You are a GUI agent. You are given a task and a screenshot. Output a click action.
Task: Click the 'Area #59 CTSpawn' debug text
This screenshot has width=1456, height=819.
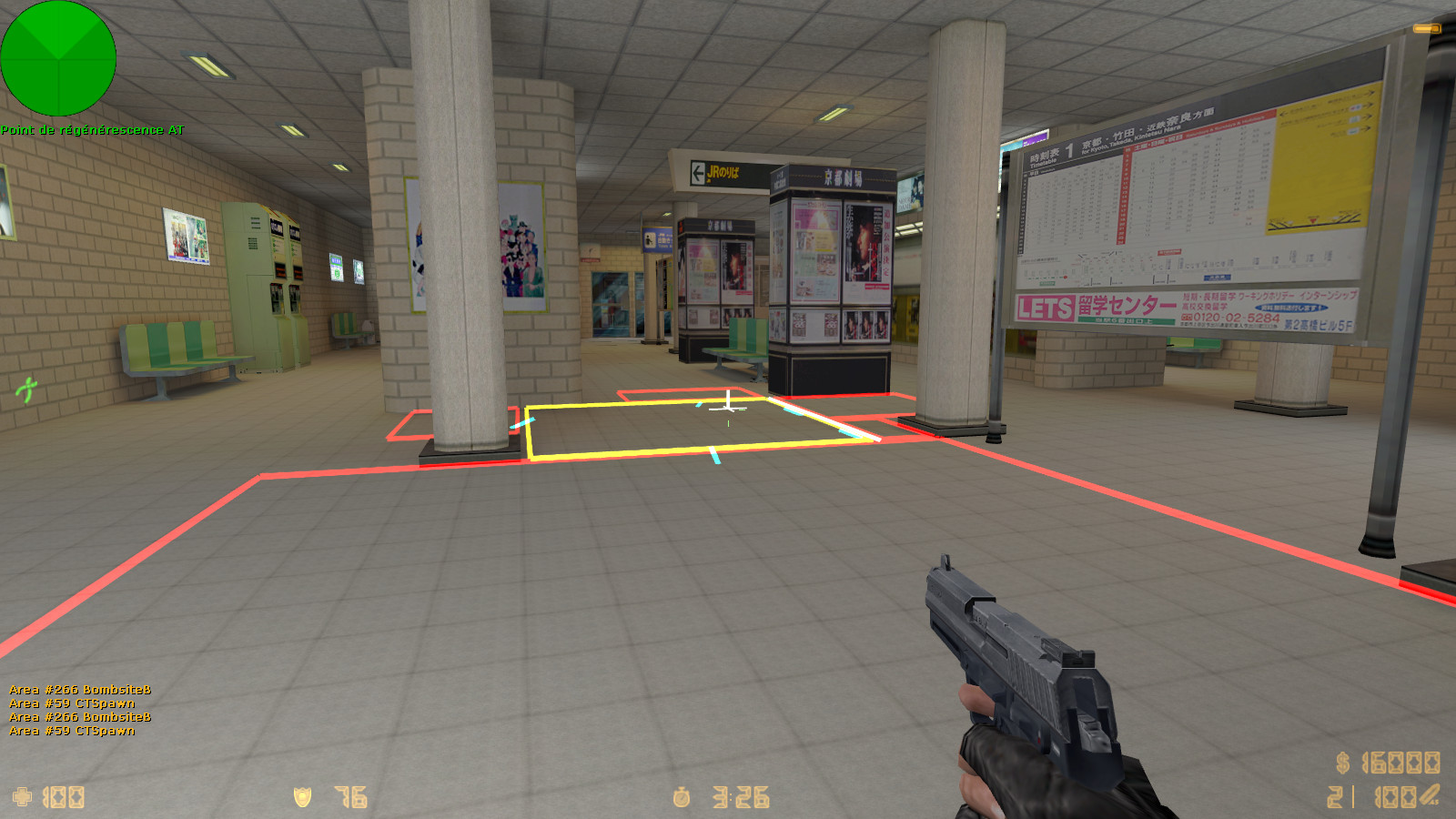click(73, 703)
